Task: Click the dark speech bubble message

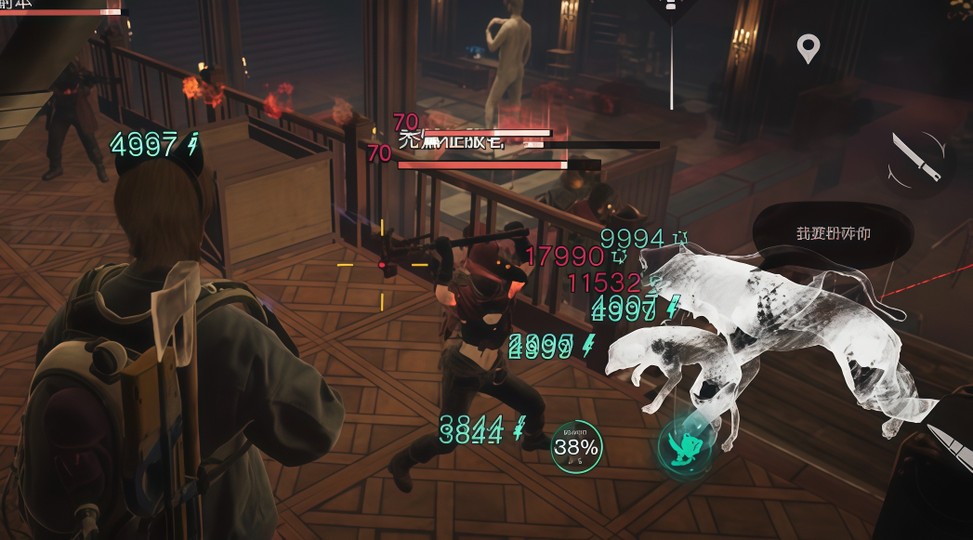Action: pos(833,234)
